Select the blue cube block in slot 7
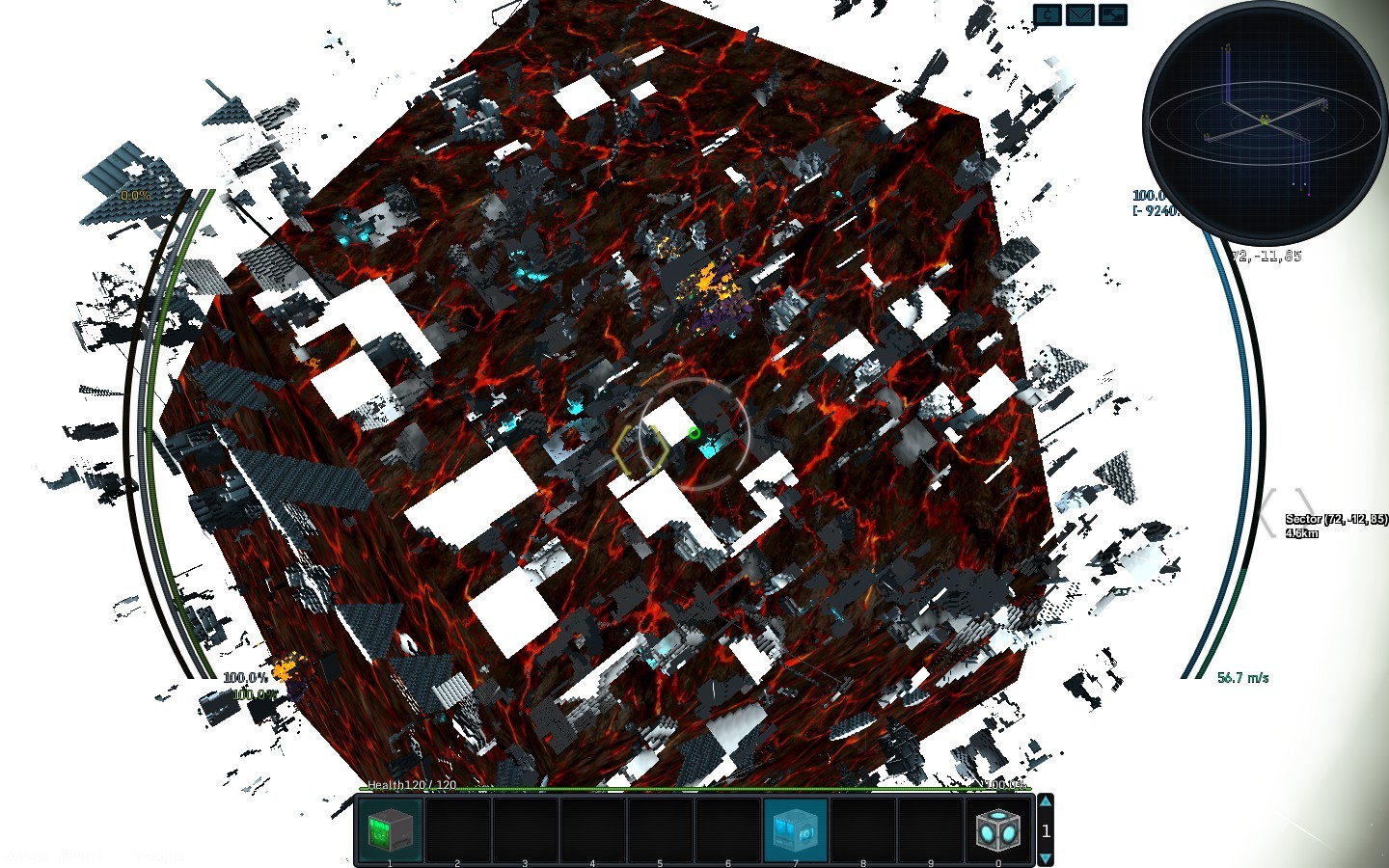This screenshot has height=868, width=1389. point(795,829)
